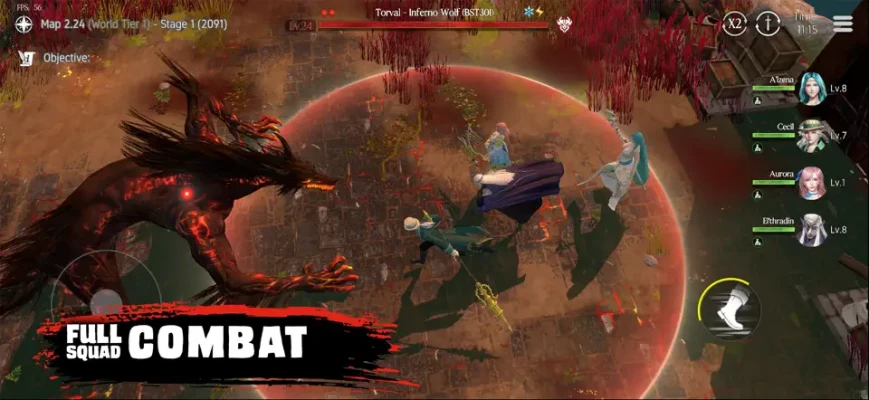Toggle the X2 speed button
The width and height of the screenshot is (869, 400).
coord(735,22)
